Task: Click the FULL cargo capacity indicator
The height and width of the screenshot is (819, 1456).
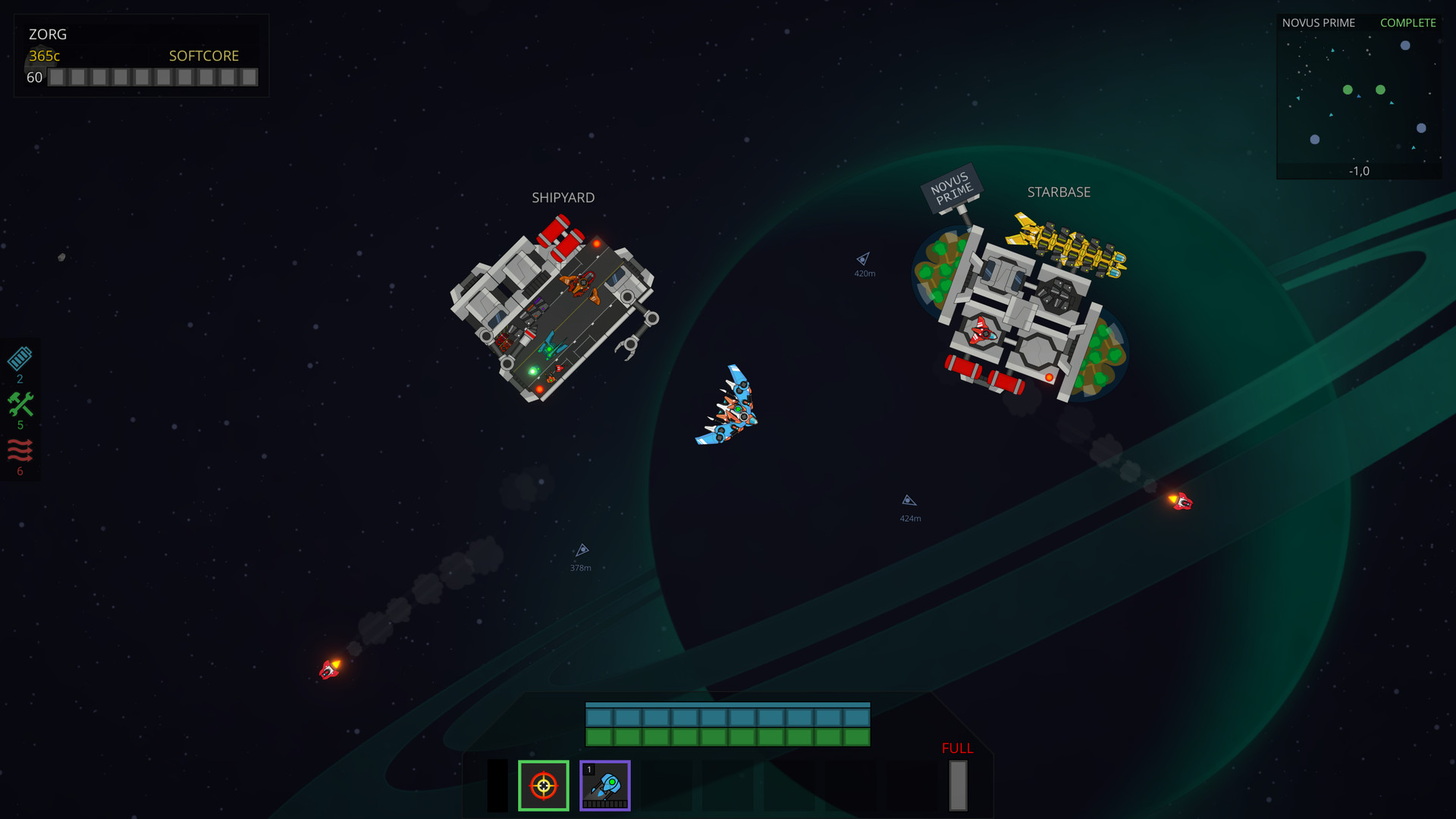Action: 956,748
